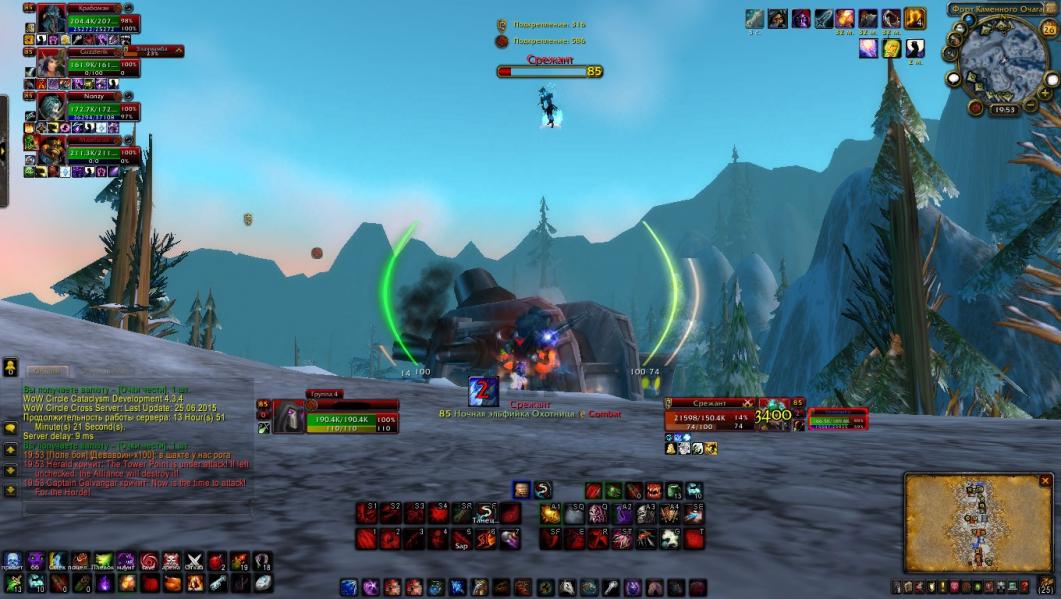Click the hooded player portrait
1061x599 pixels.
click(288, 416)
